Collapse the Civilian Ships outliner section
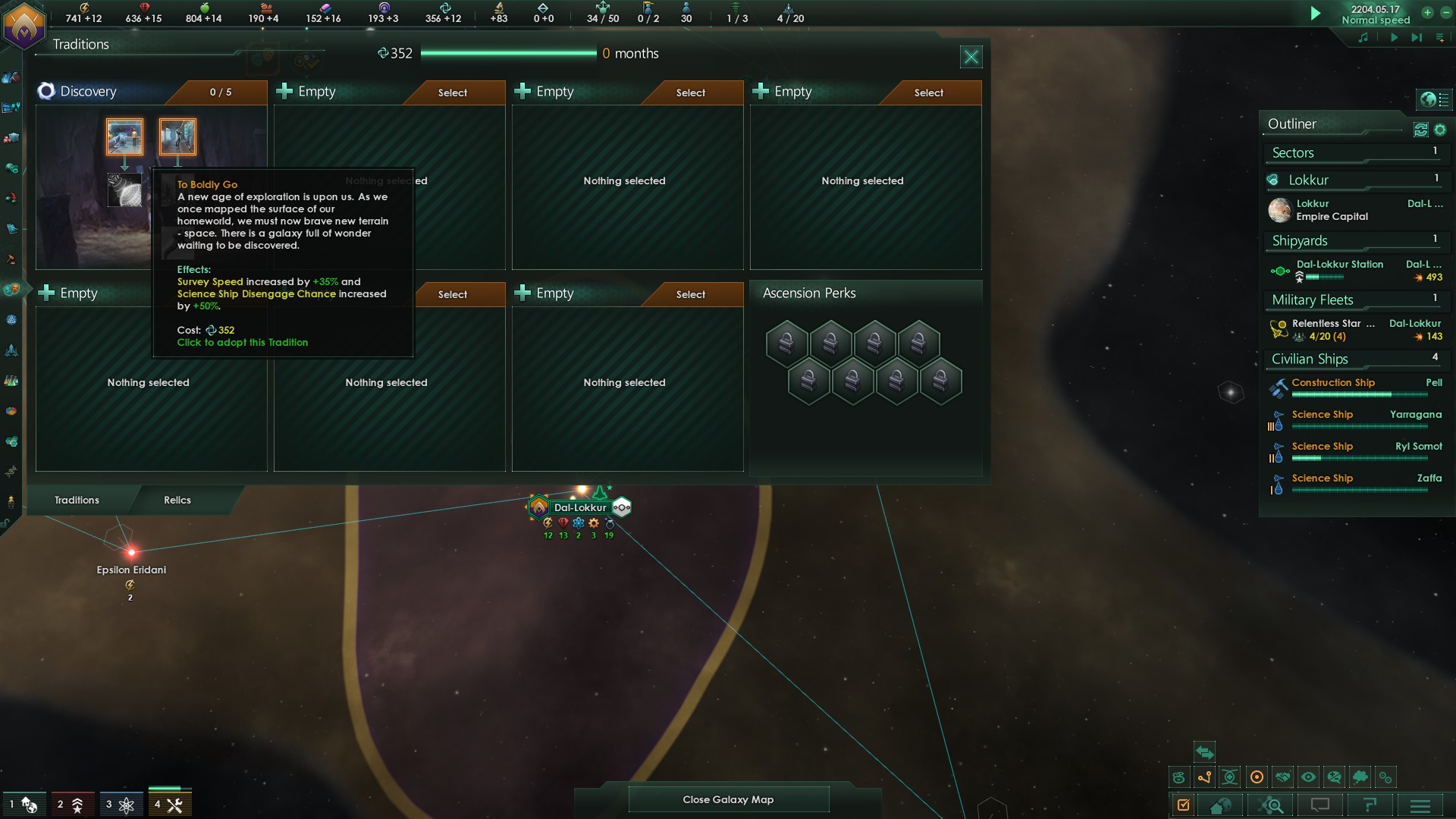The height and width of the screenshot is (819, 1456). 1310,359
